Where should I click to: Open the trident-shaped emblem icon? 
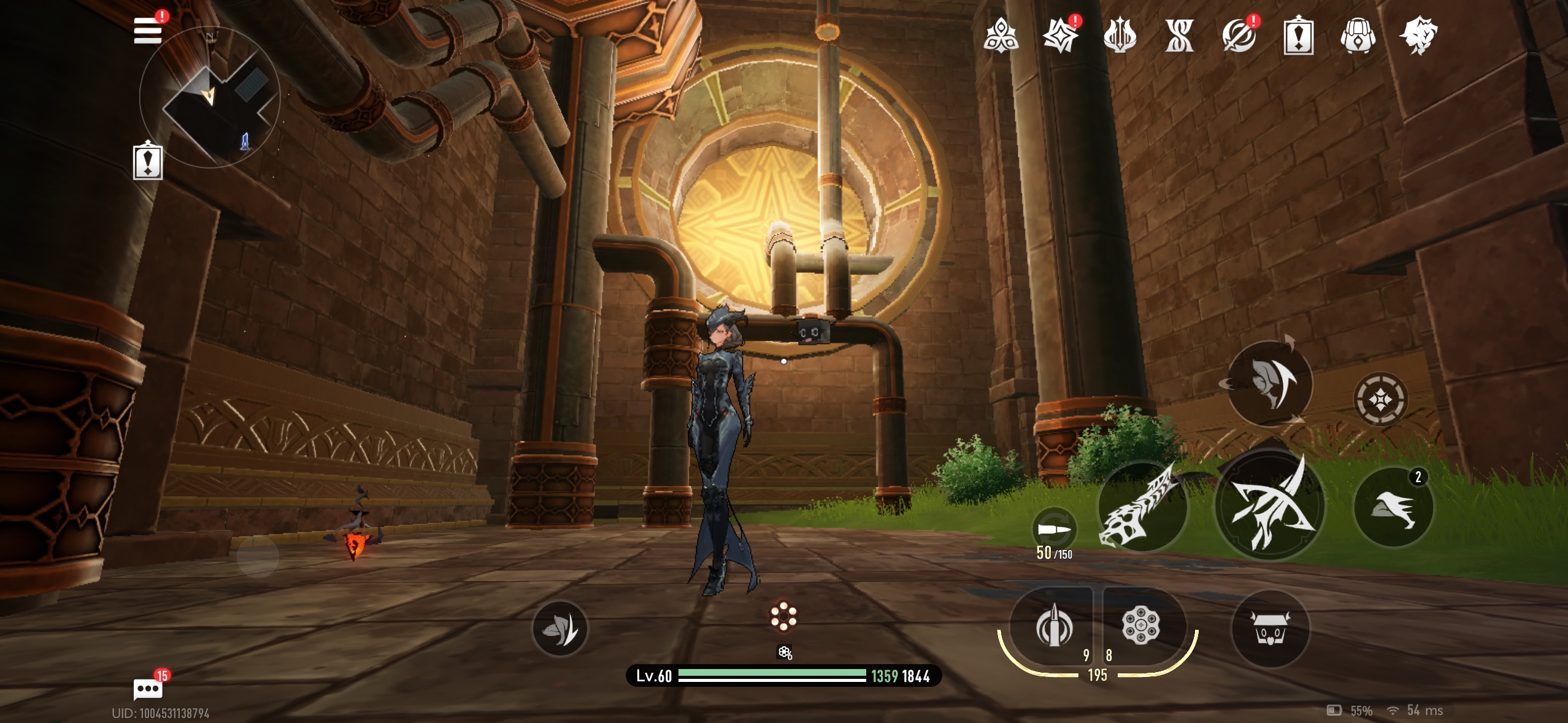[1120, 36]
